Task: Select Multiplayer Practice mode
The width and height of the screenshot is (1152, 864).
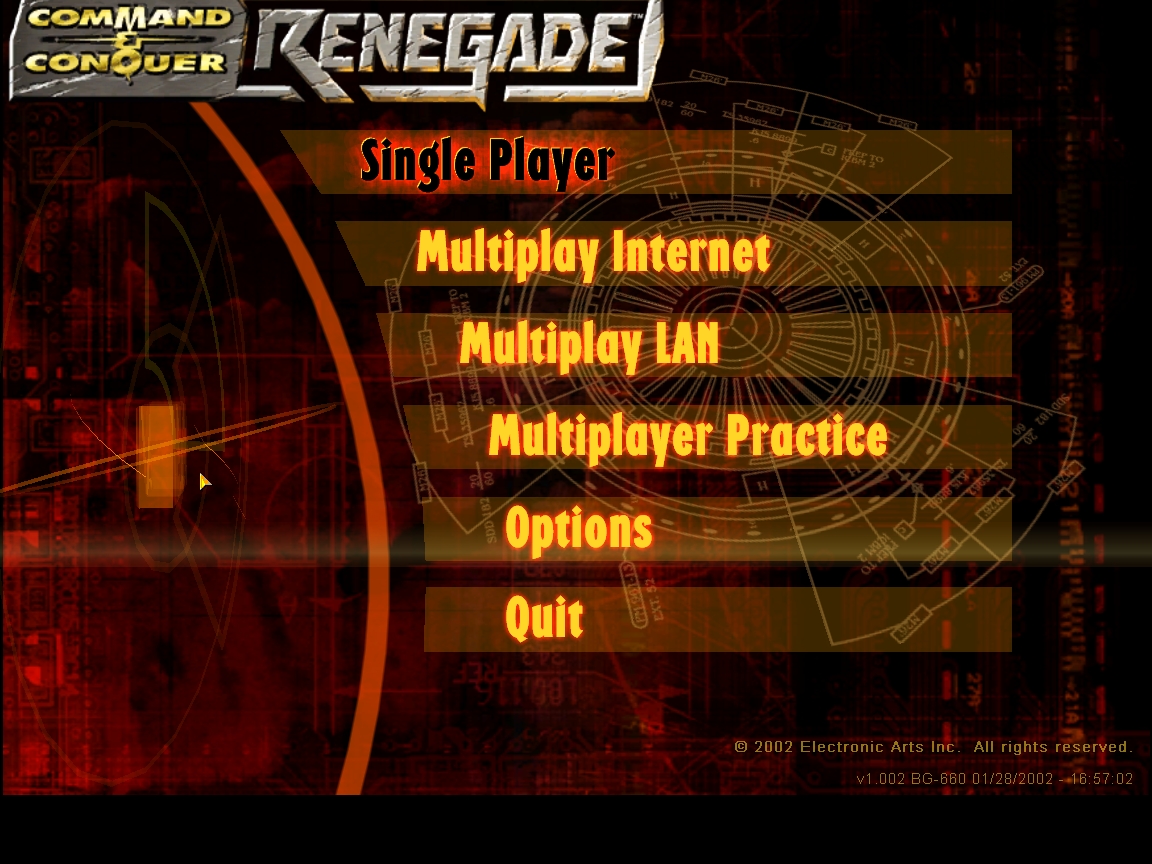Action: pos(687,437)
